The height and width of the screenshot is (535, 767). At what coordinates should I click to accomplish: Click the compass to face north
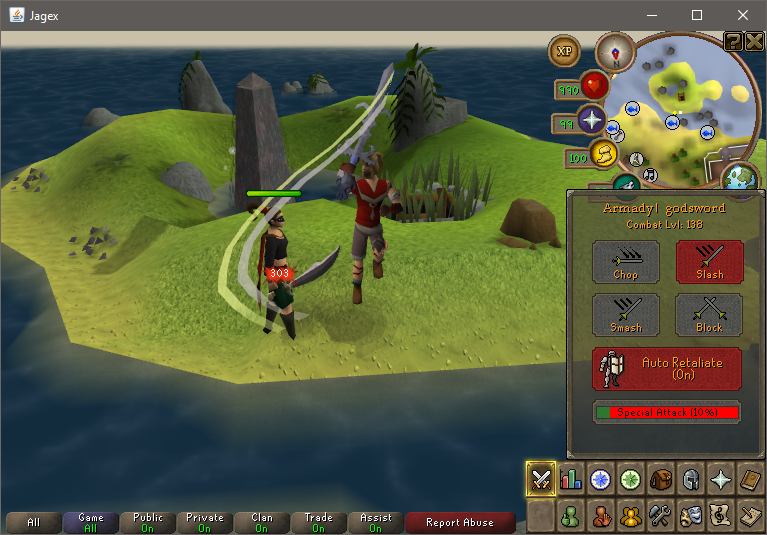click(x=614, y=52)
